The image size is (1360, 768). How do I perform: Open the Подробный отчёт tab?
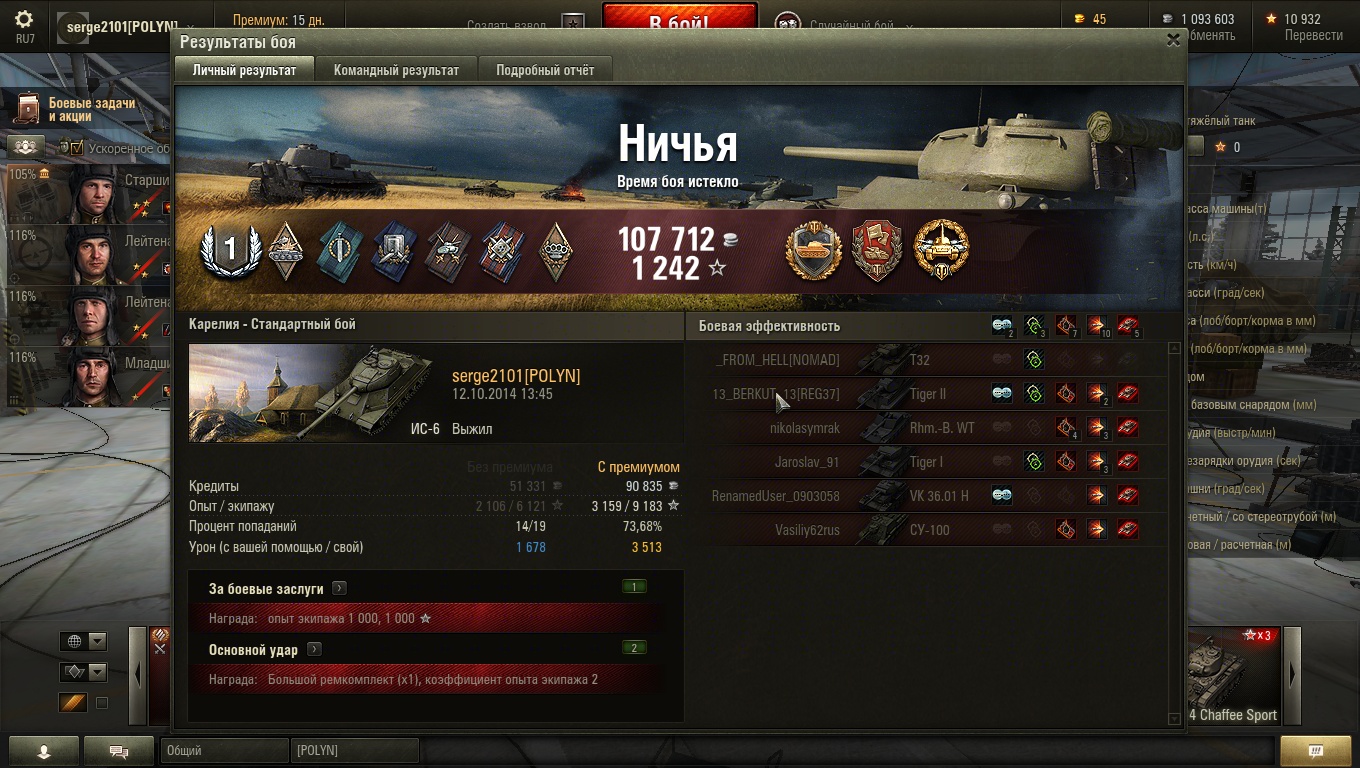[545, 70]
